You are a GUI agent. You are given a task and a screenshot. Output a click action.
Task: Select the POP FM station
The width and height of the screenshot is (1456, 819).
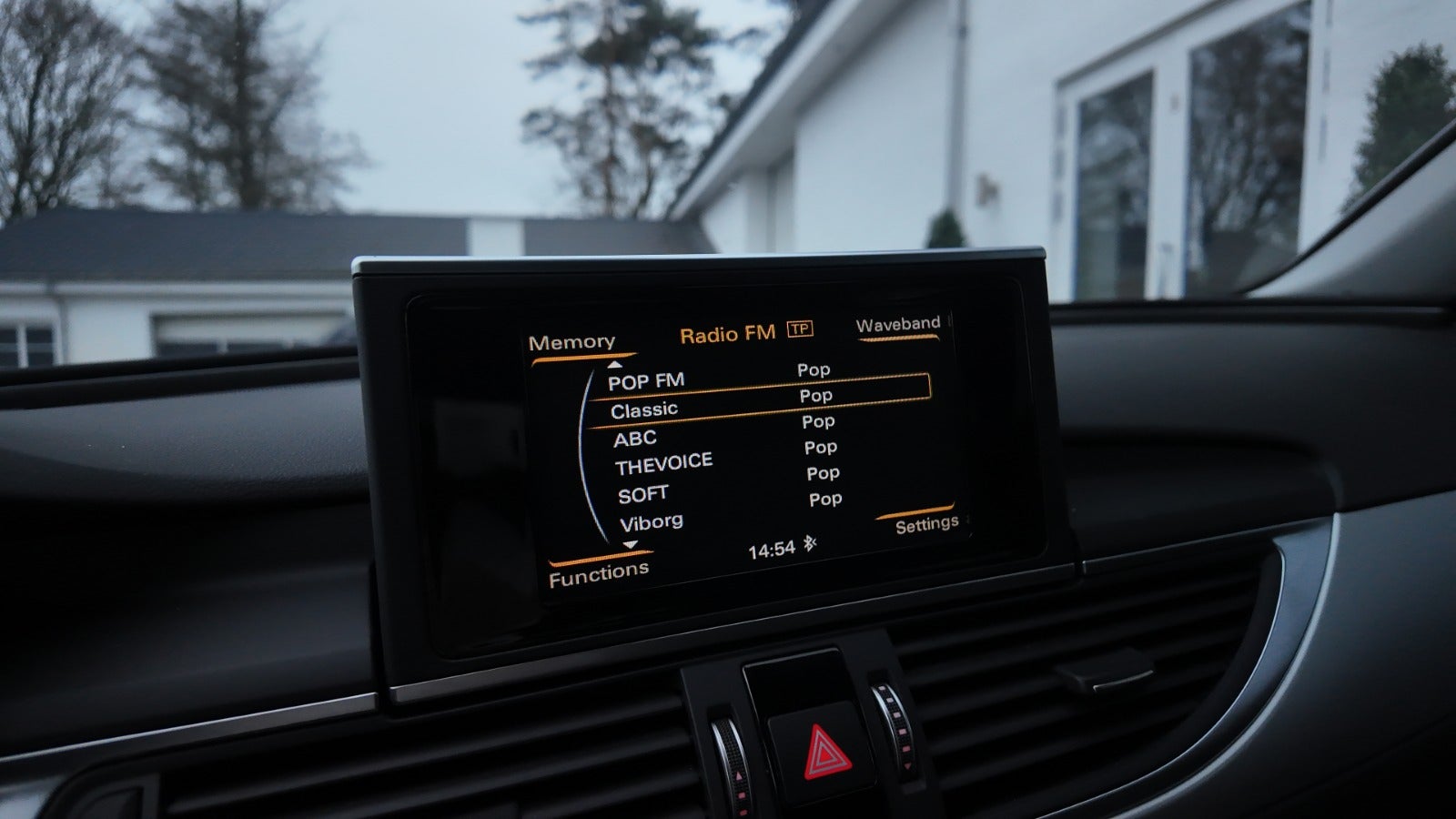(645, 381)
